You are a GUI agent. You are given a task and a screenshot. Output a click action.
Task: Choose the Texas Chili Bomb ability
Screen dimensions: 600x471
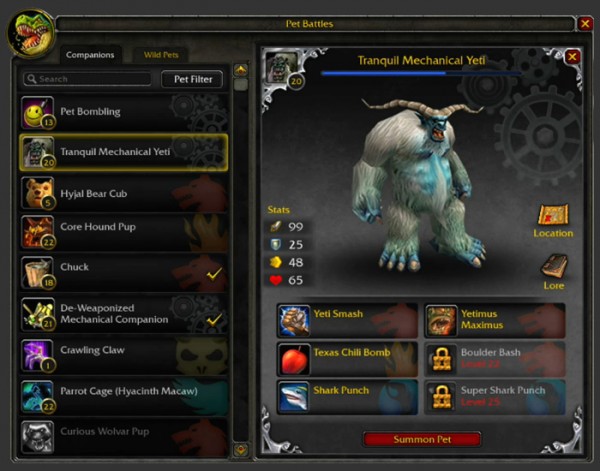pyautogui.click(x=347, y=357)
